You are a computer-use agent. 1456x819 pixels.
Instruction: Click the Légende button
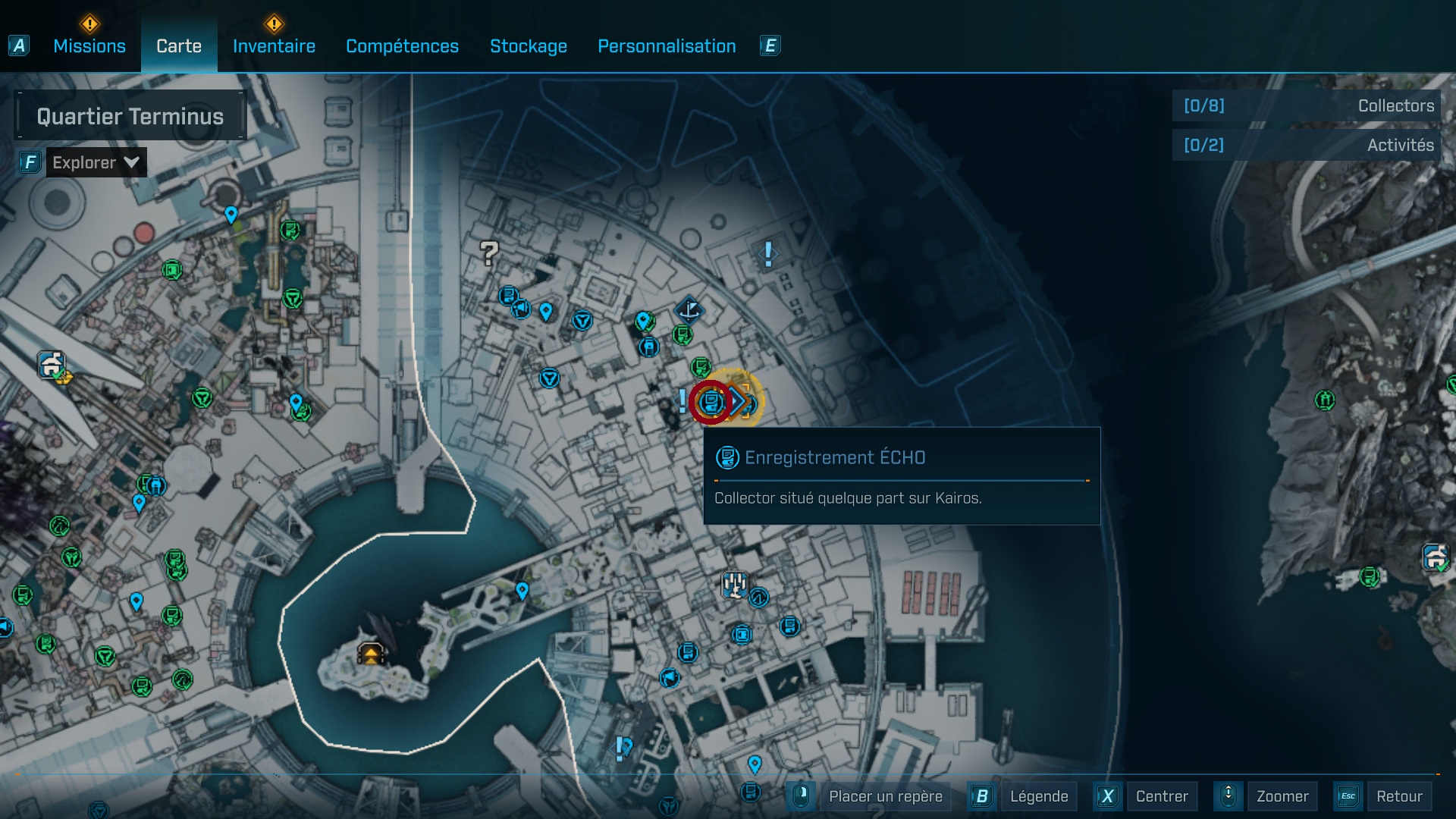(x=1039, y=796)
